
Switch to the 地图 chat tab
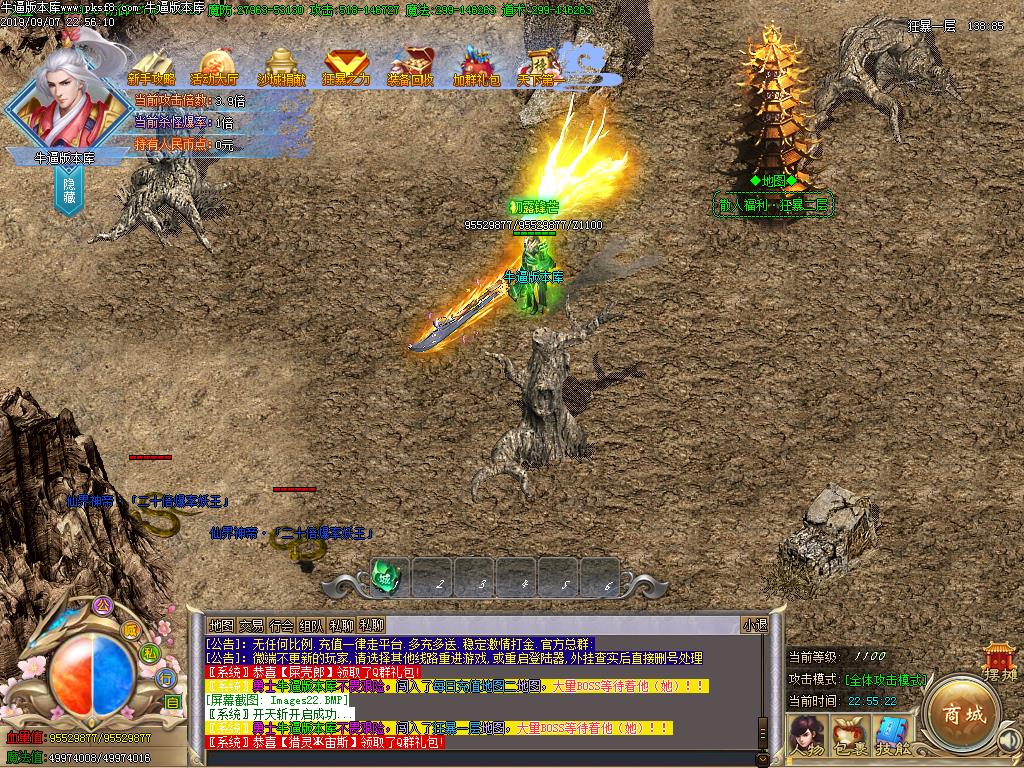click(221, 625)
